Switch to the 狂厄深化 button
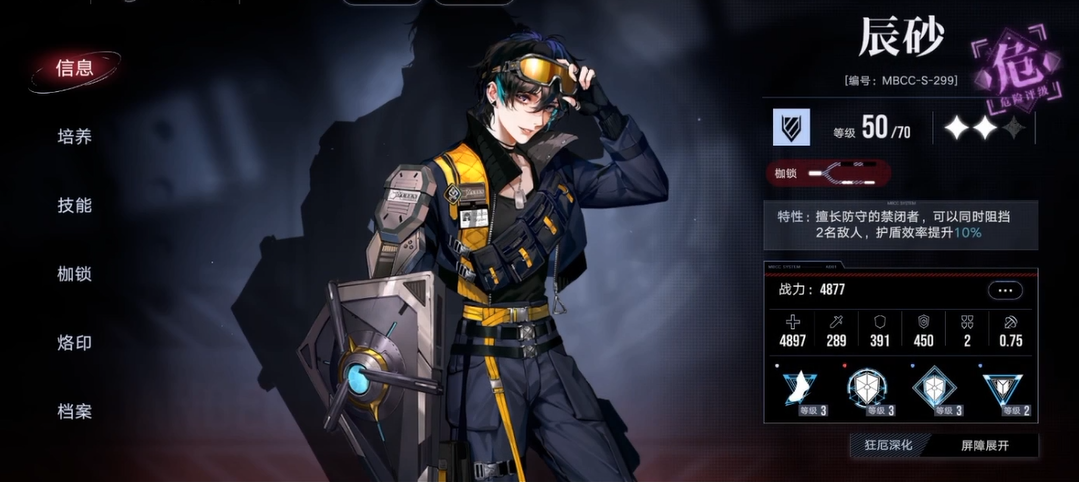 point(888,445)
